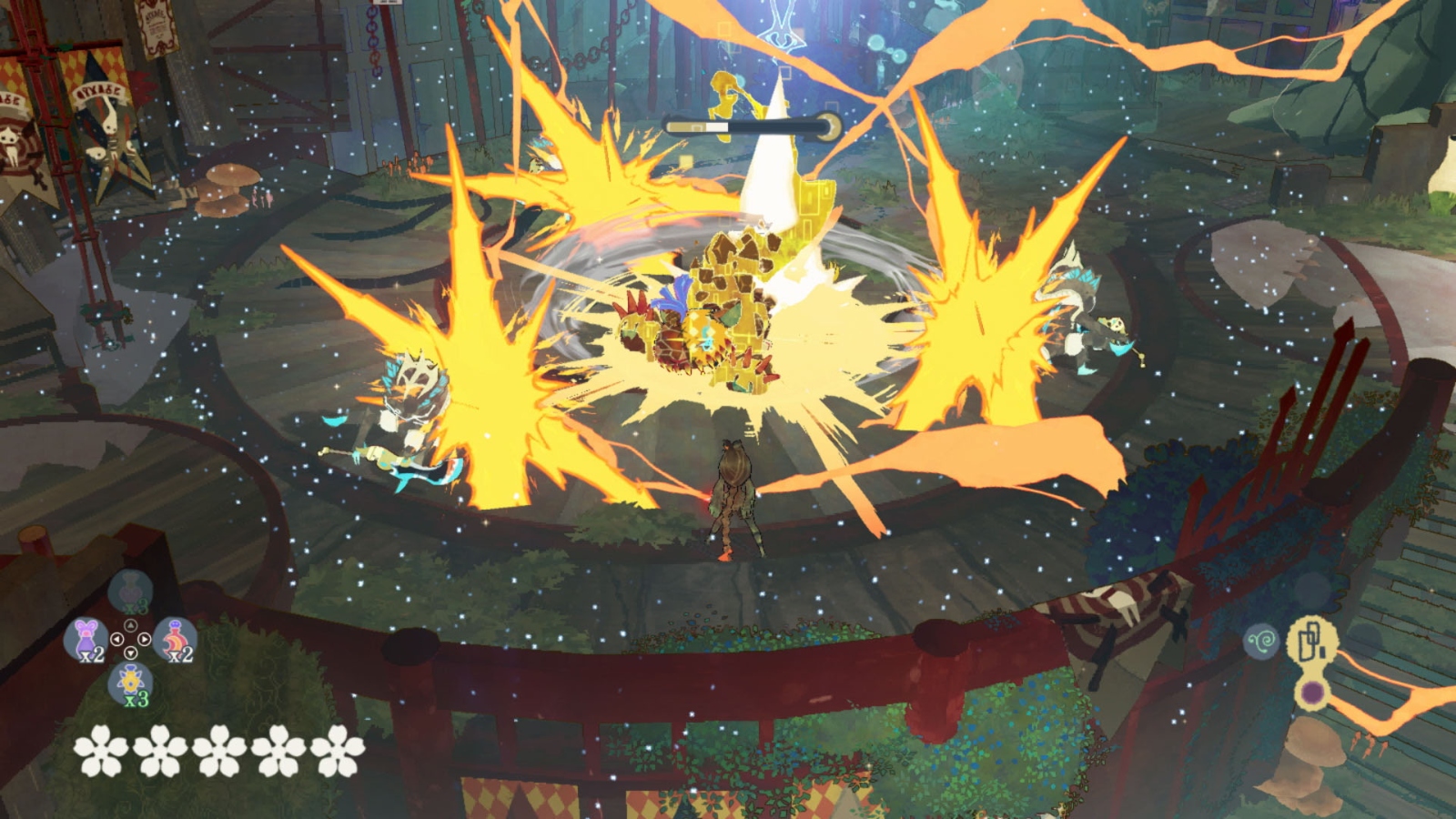Expand the up arrow on the item selector
The image size is (1456, 819).
[130, 624]
